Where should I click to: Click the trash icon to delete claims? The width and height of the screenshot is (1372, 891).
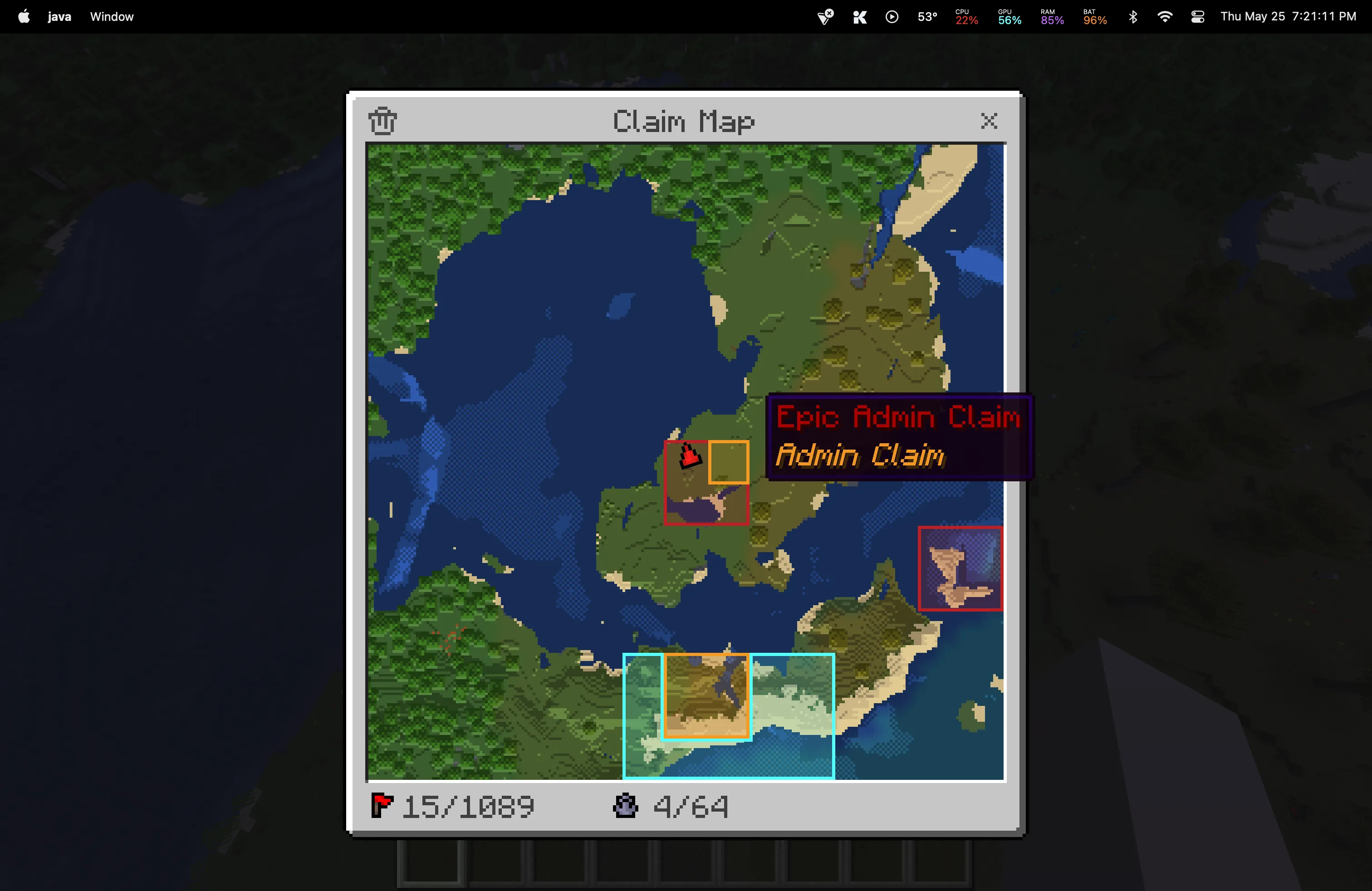click(x=382, y=121)
